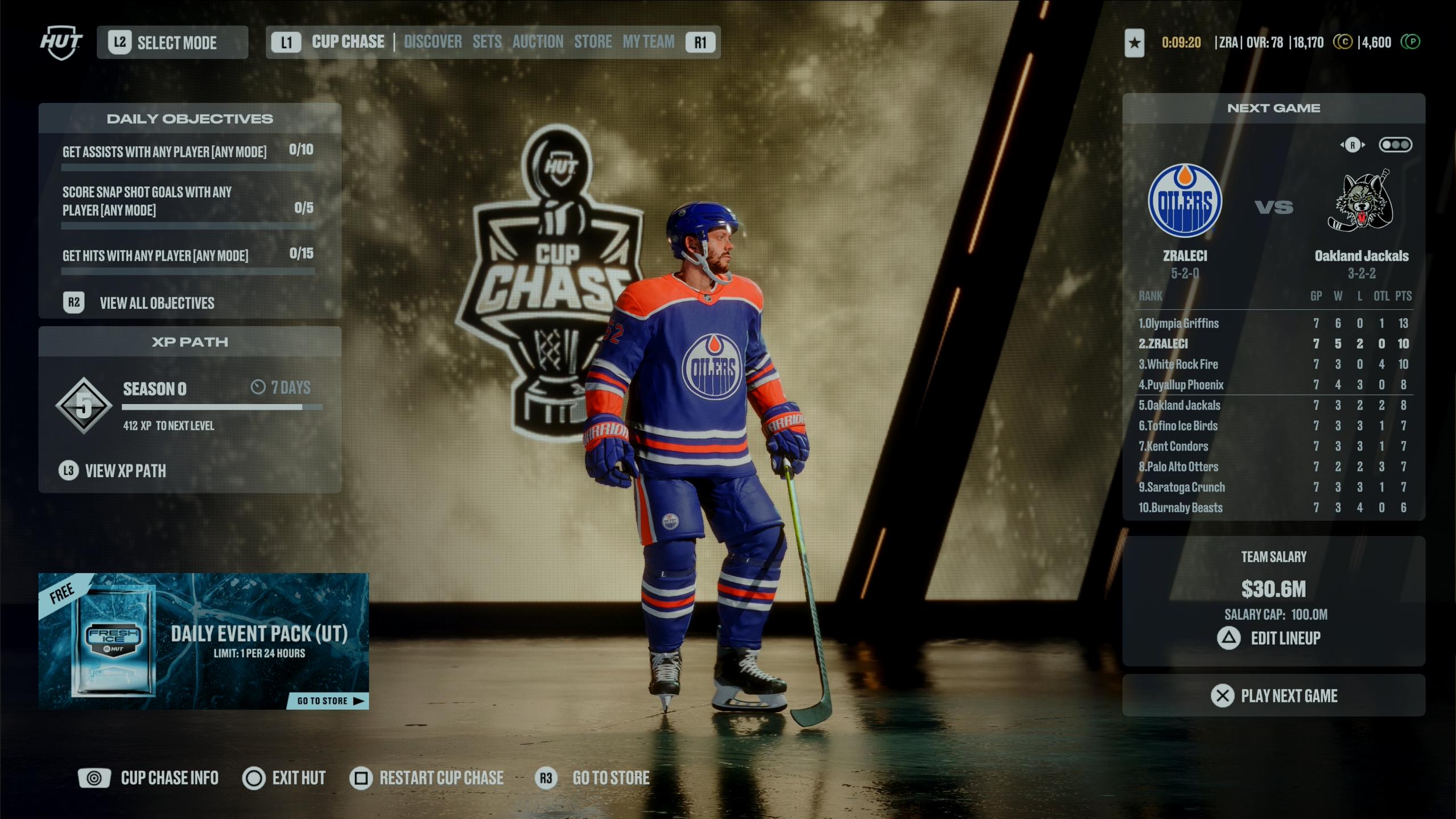Click Go To Store on pack banner
This screenshot has width=1456, height=819.
pyautogui.click(x=328, y=701)
